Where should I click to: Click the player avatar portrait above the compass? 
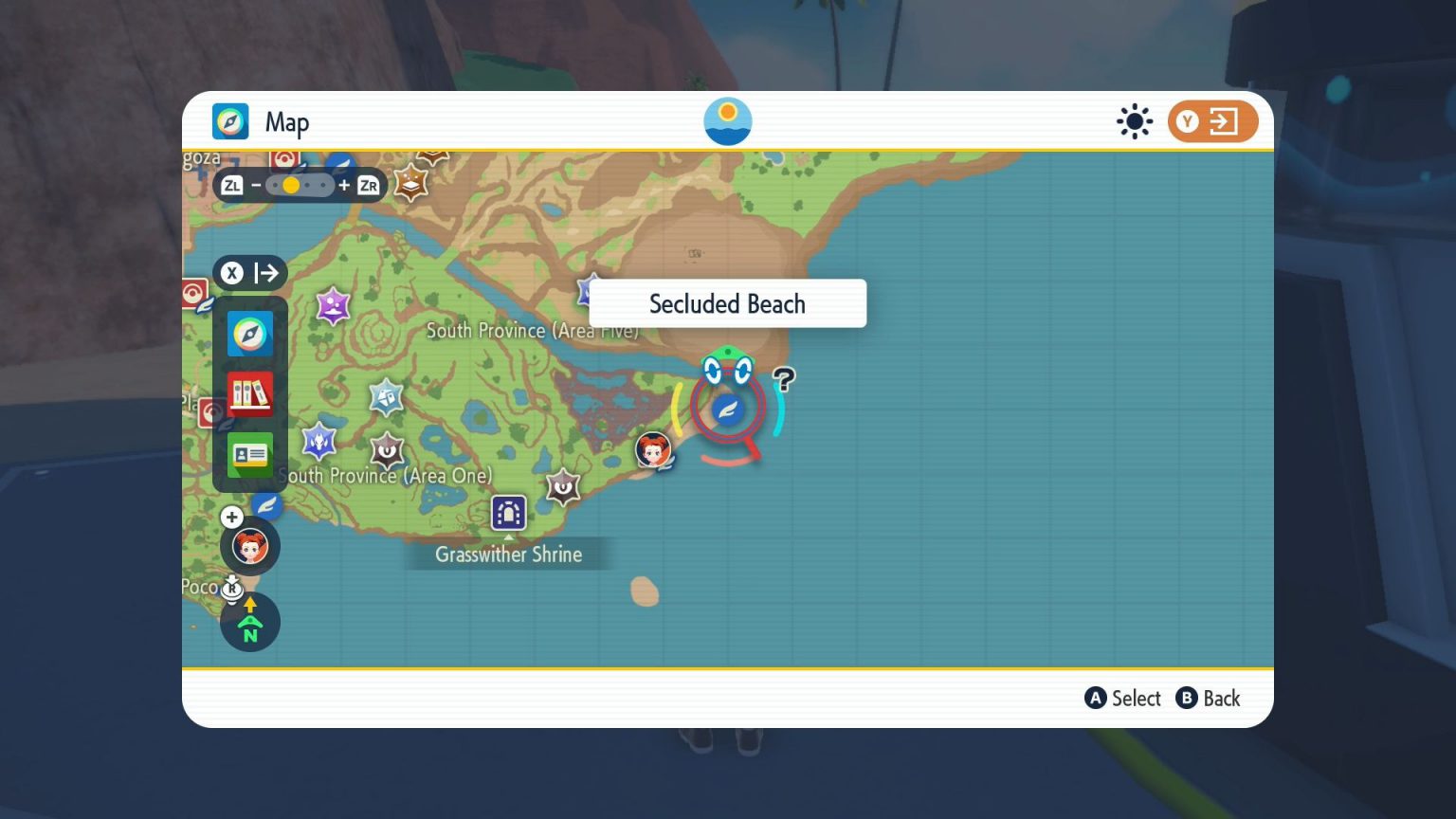point(250,546)
